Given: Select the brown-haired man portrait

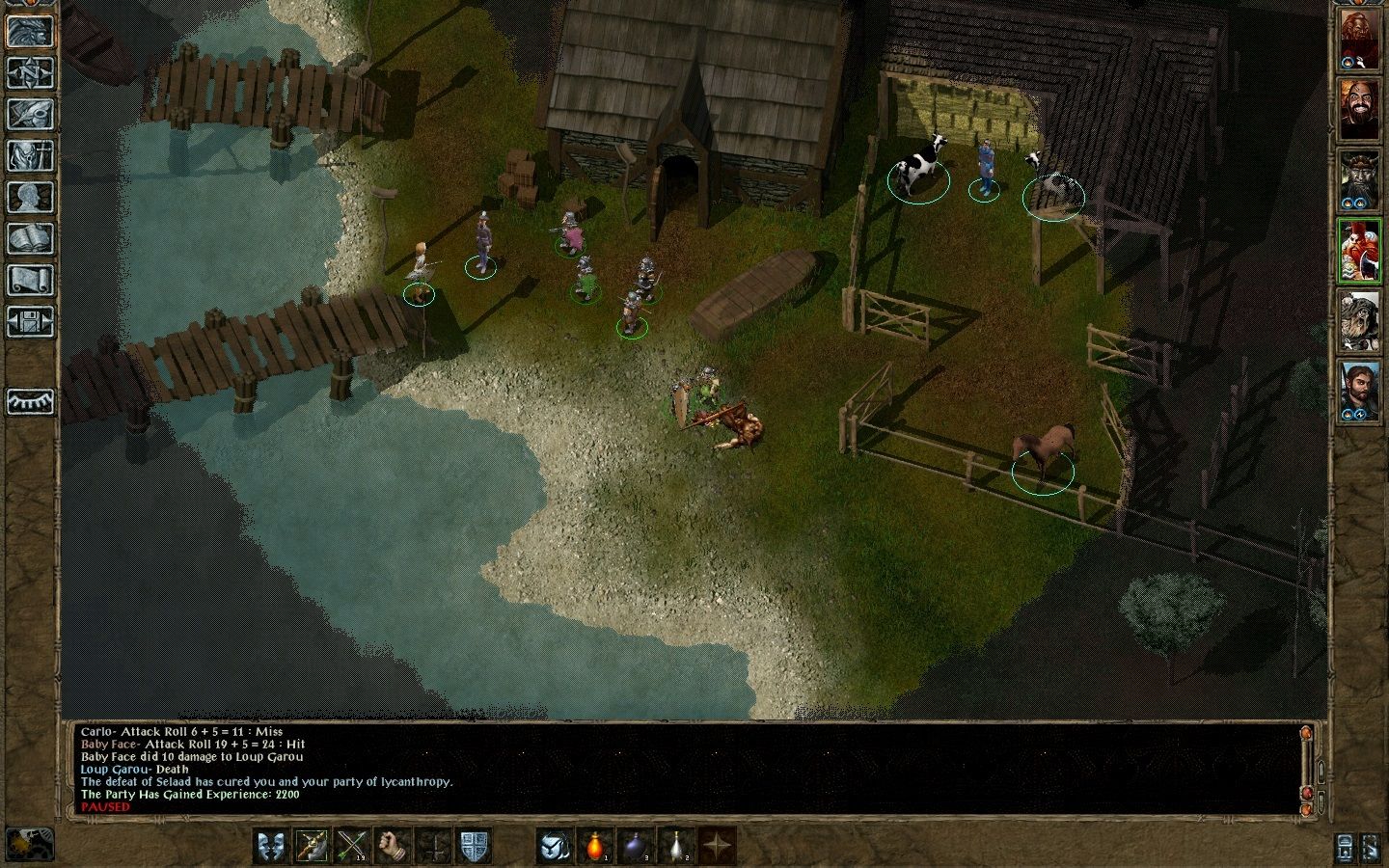Looking at the screenshot, I should pyautogui.click(x=1359, y=390).
